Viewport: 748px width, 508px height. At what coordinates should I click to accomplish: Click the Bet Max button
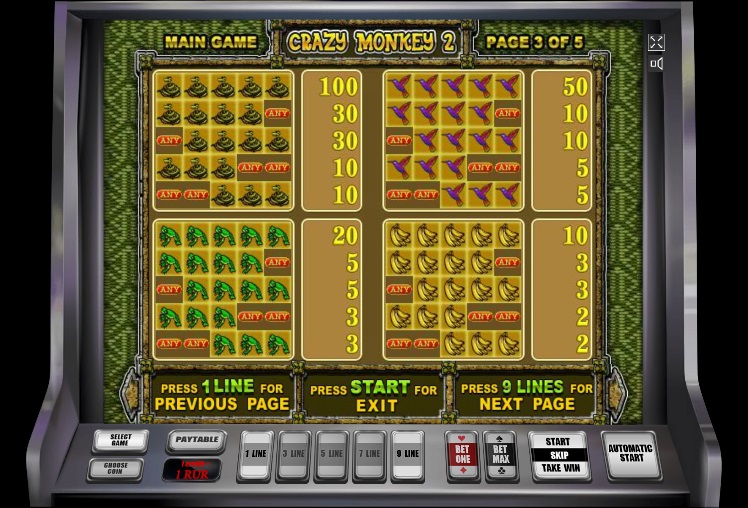coord(500,454)
